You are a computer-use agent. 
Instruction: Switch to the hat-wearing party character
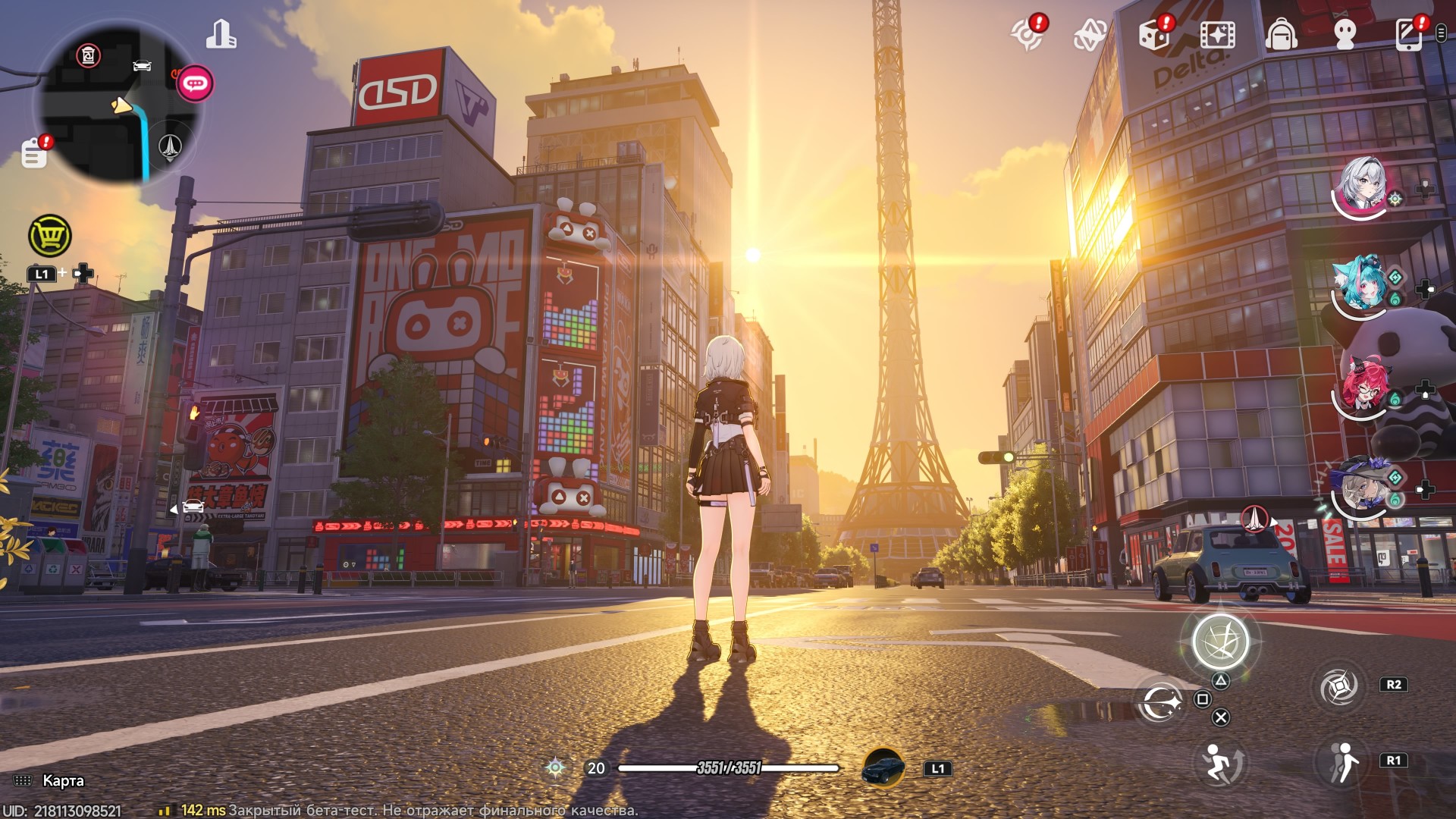[1361, 487]
